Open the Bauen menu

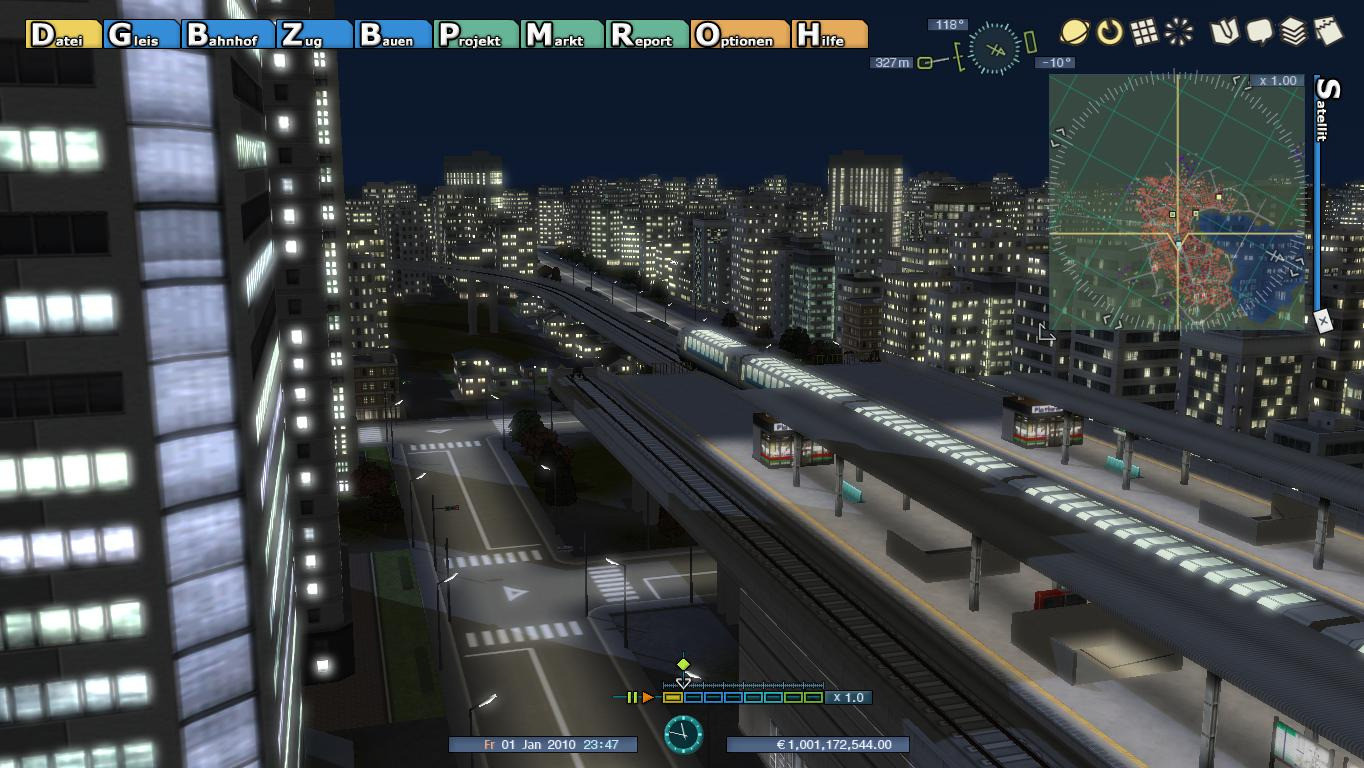[394, 35]
